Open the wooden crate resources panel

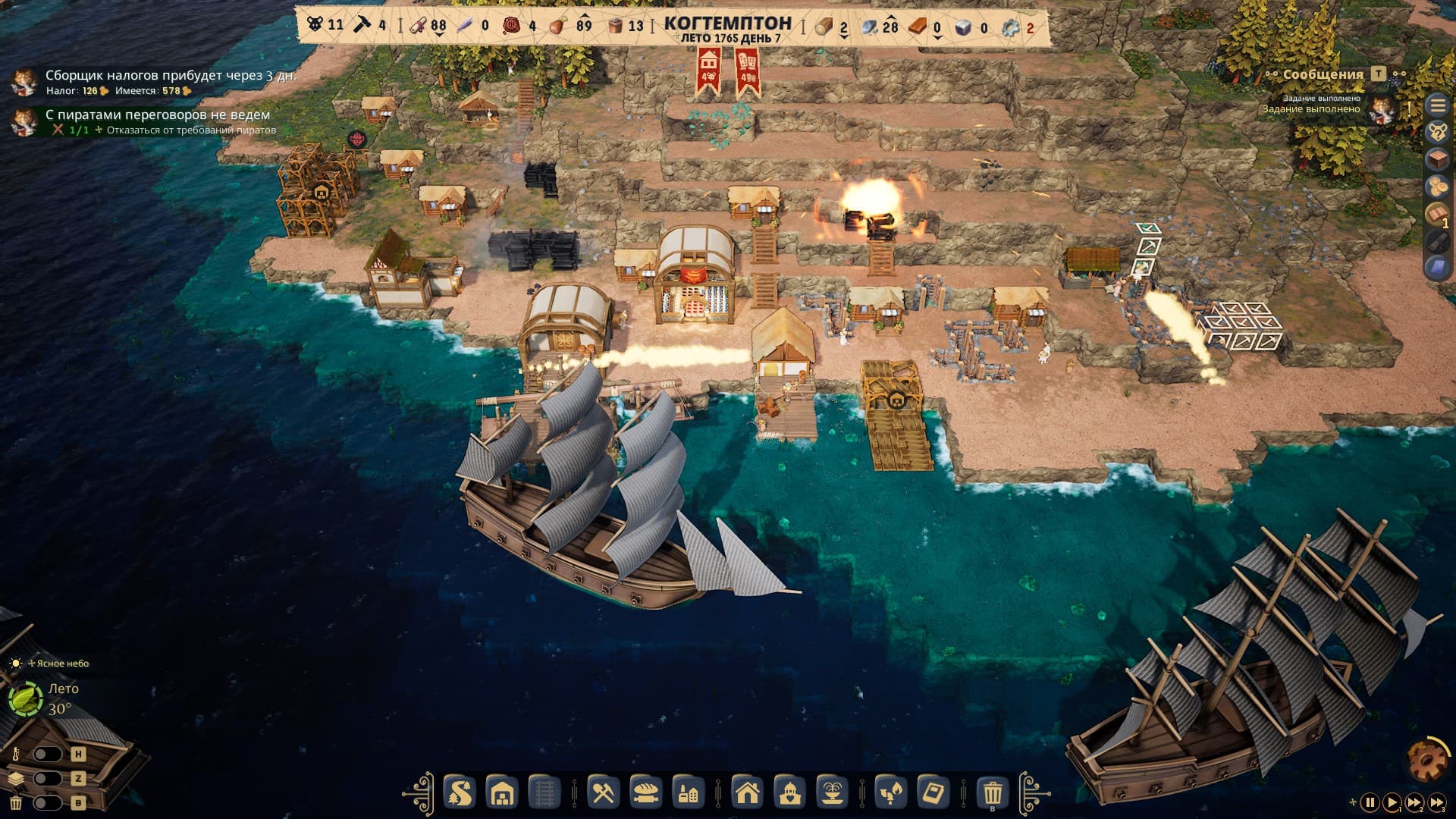[x=1438, y=160]
